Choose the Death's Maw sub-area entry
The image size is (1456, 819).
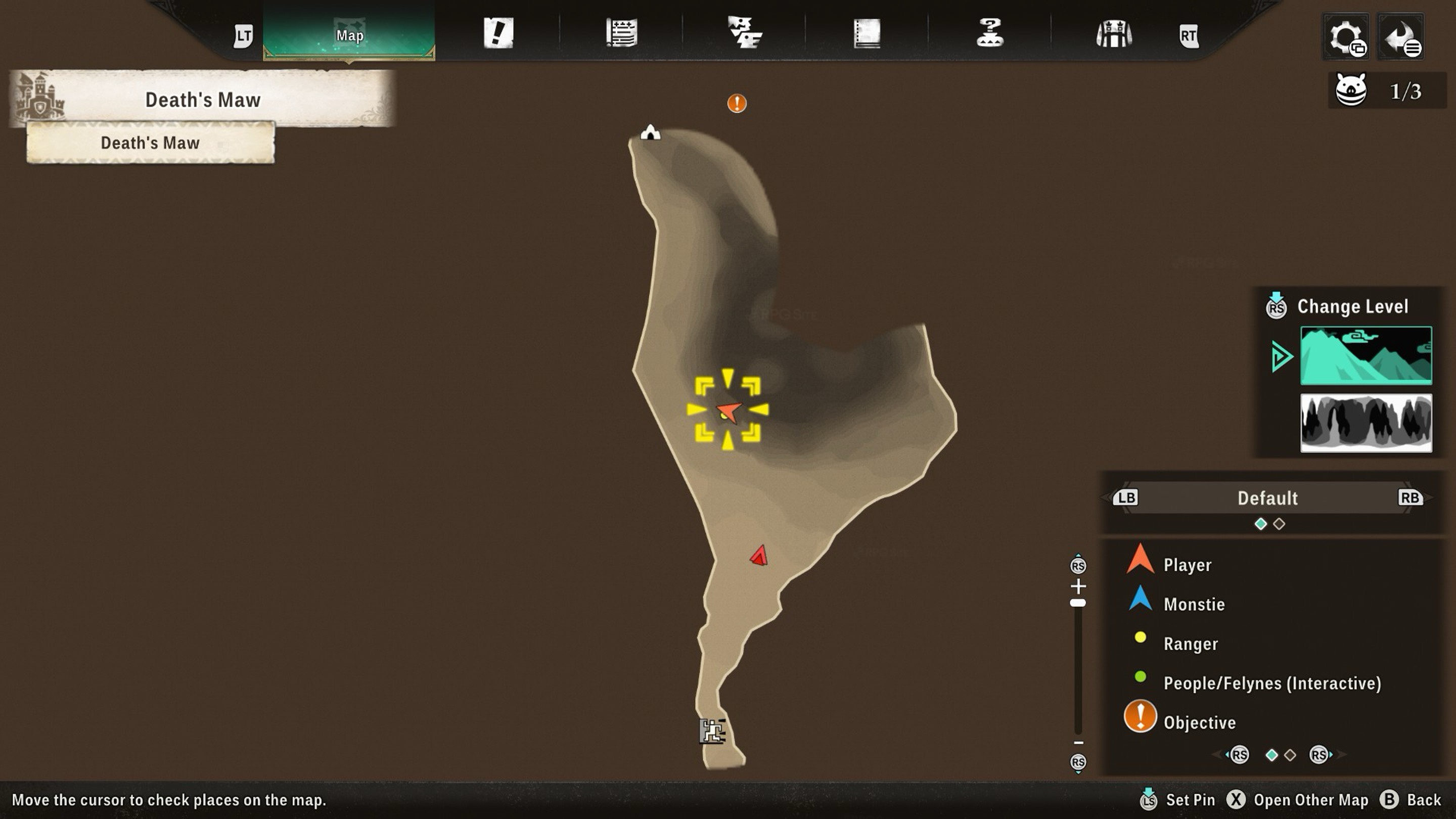150,143
